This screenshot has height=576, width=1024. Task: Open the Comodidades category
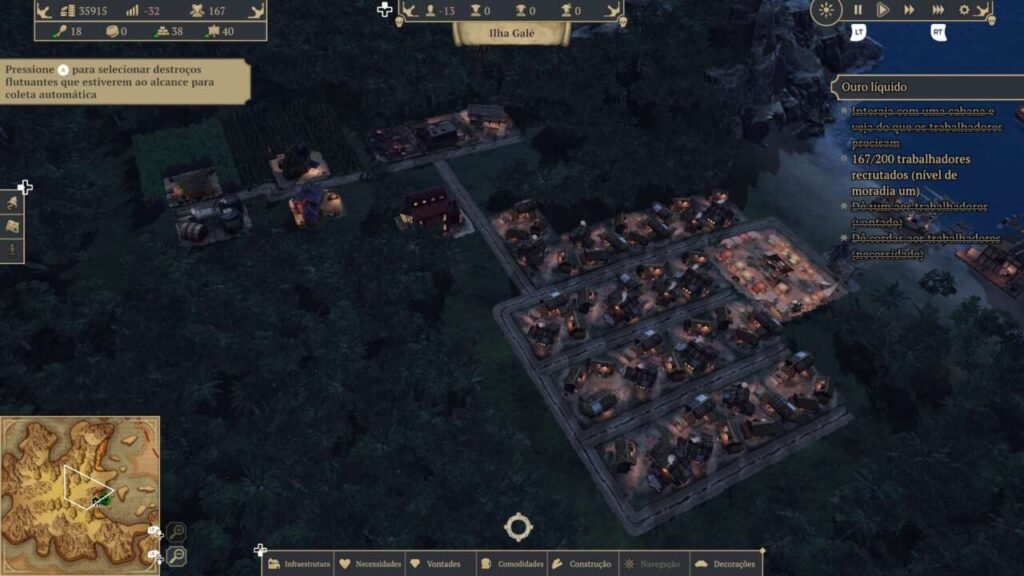(512, 564)
